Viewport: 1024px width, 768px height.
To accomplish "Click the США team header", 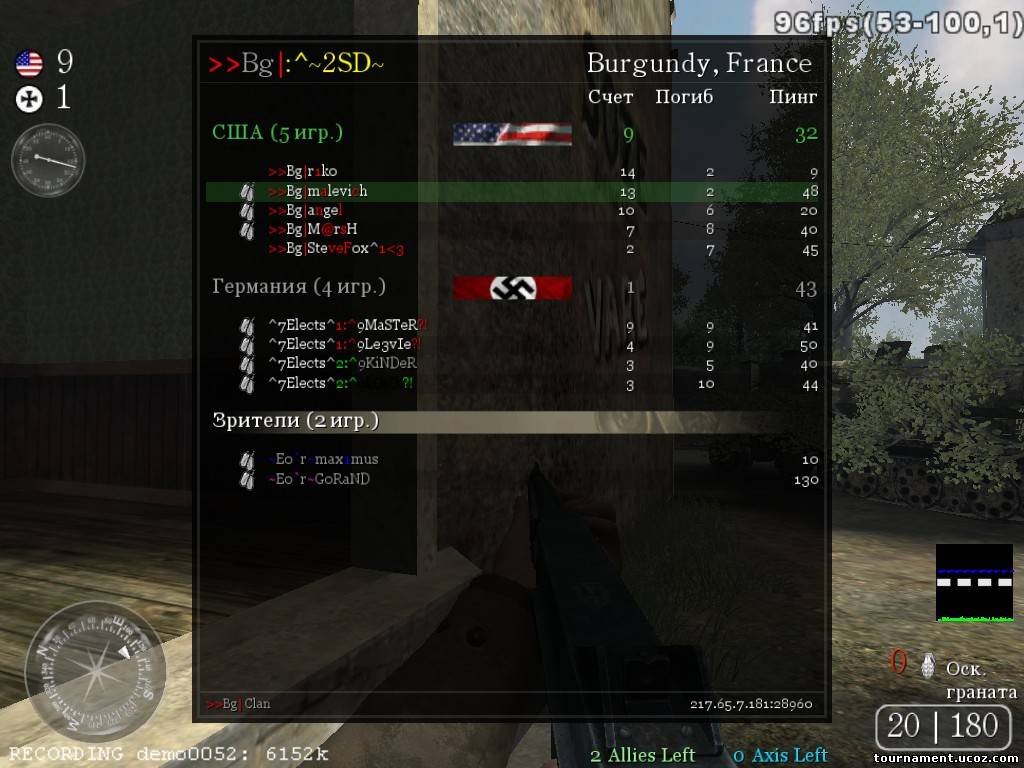I will pyautogui.click(x=277, y=133).
